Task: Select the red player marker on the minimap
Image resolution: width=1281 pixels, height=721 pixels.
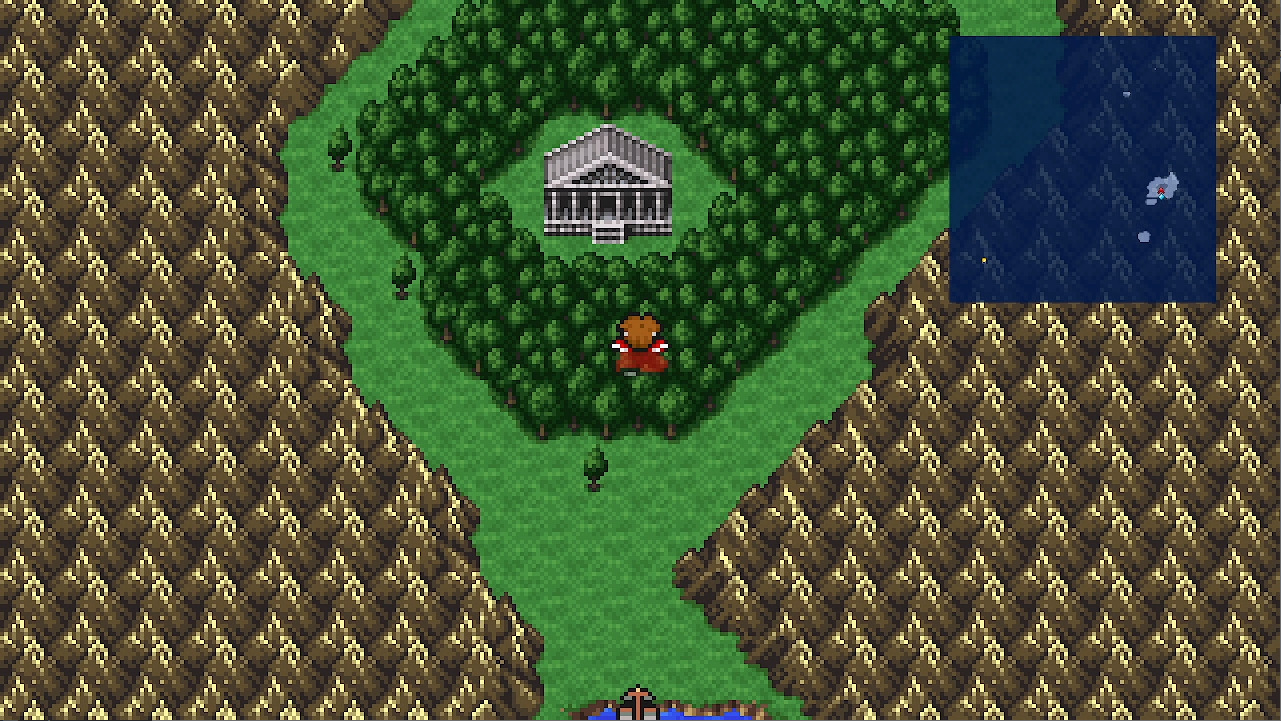Action: [1161, 188]
